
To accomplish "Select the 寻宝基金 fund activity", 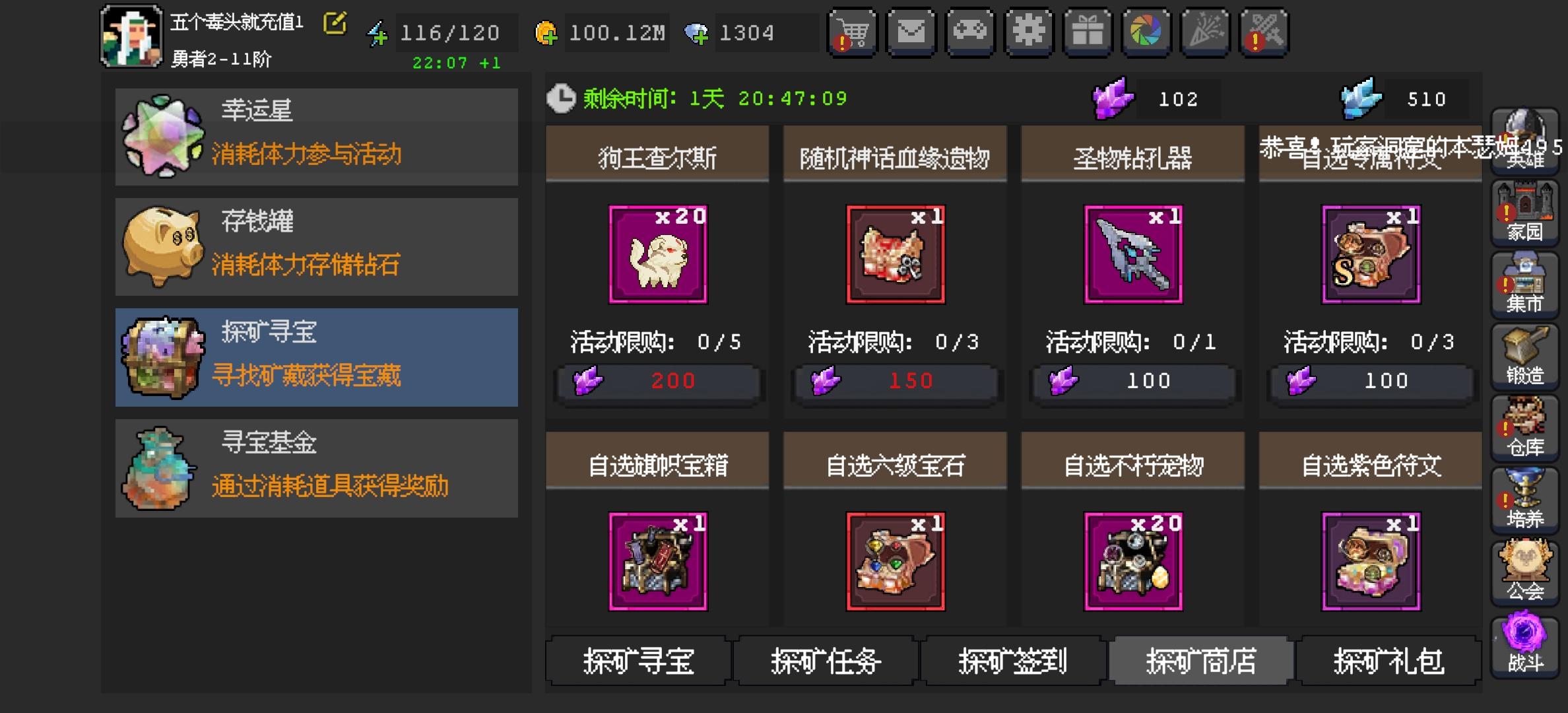I will click(317, 467).
